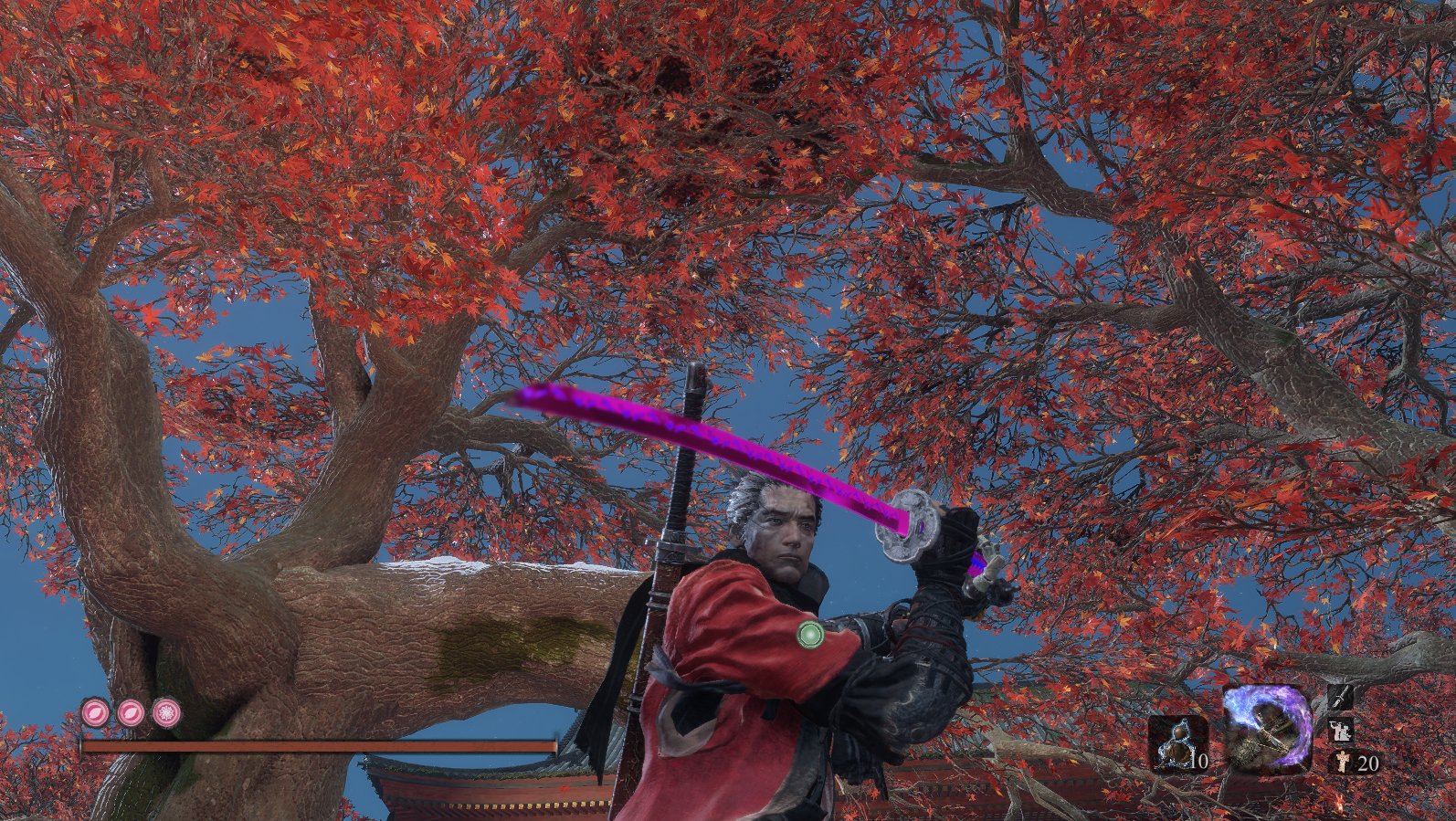Activate the purple swirling axe prosthetic tool

[x=1267, y=729]
